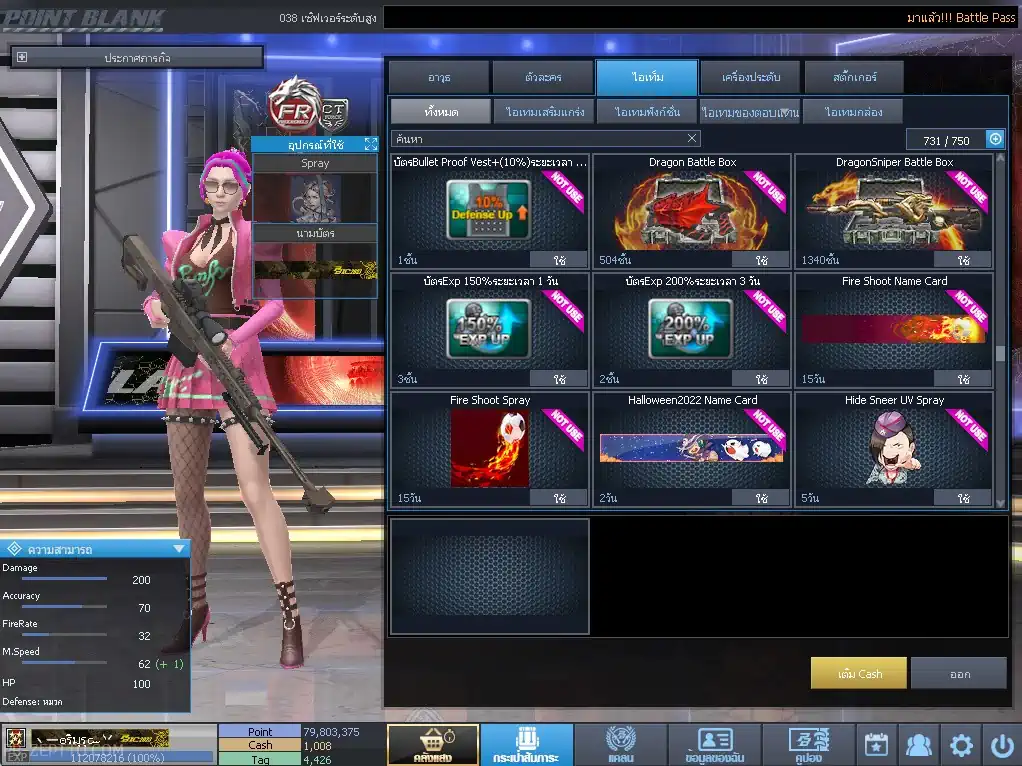
Task: Open the settings gear icon
Action: (961, 745)
